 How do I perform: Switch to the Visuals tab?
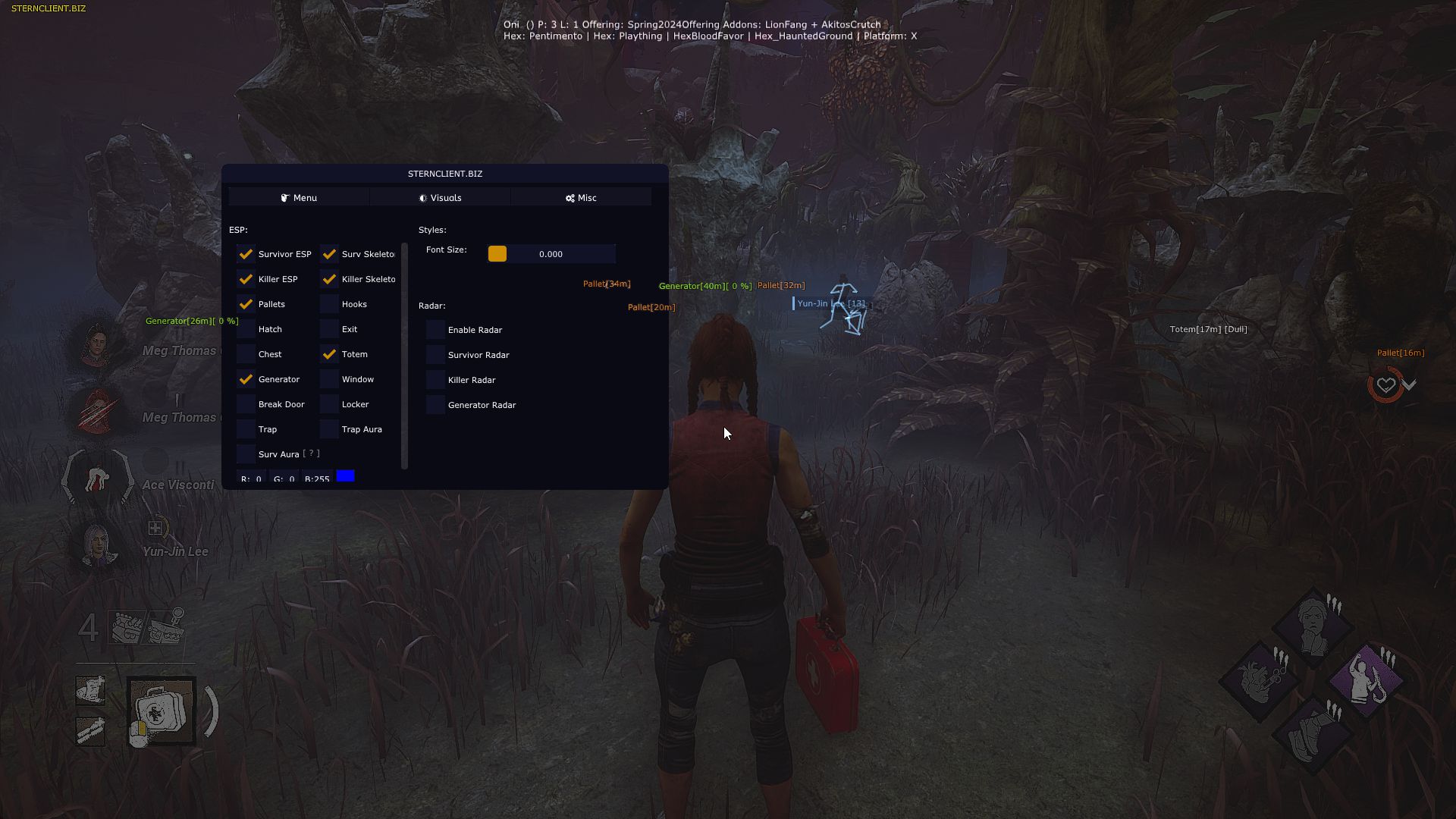pos(440,198)
